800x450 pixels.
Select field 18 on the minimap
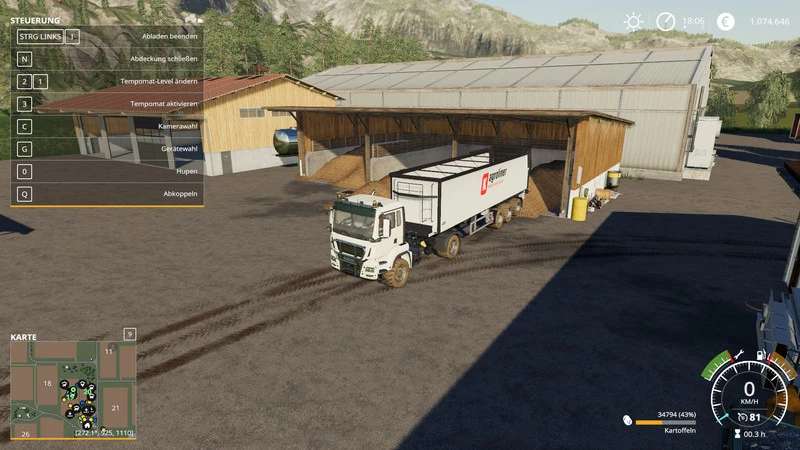click(x=46, y=384)
